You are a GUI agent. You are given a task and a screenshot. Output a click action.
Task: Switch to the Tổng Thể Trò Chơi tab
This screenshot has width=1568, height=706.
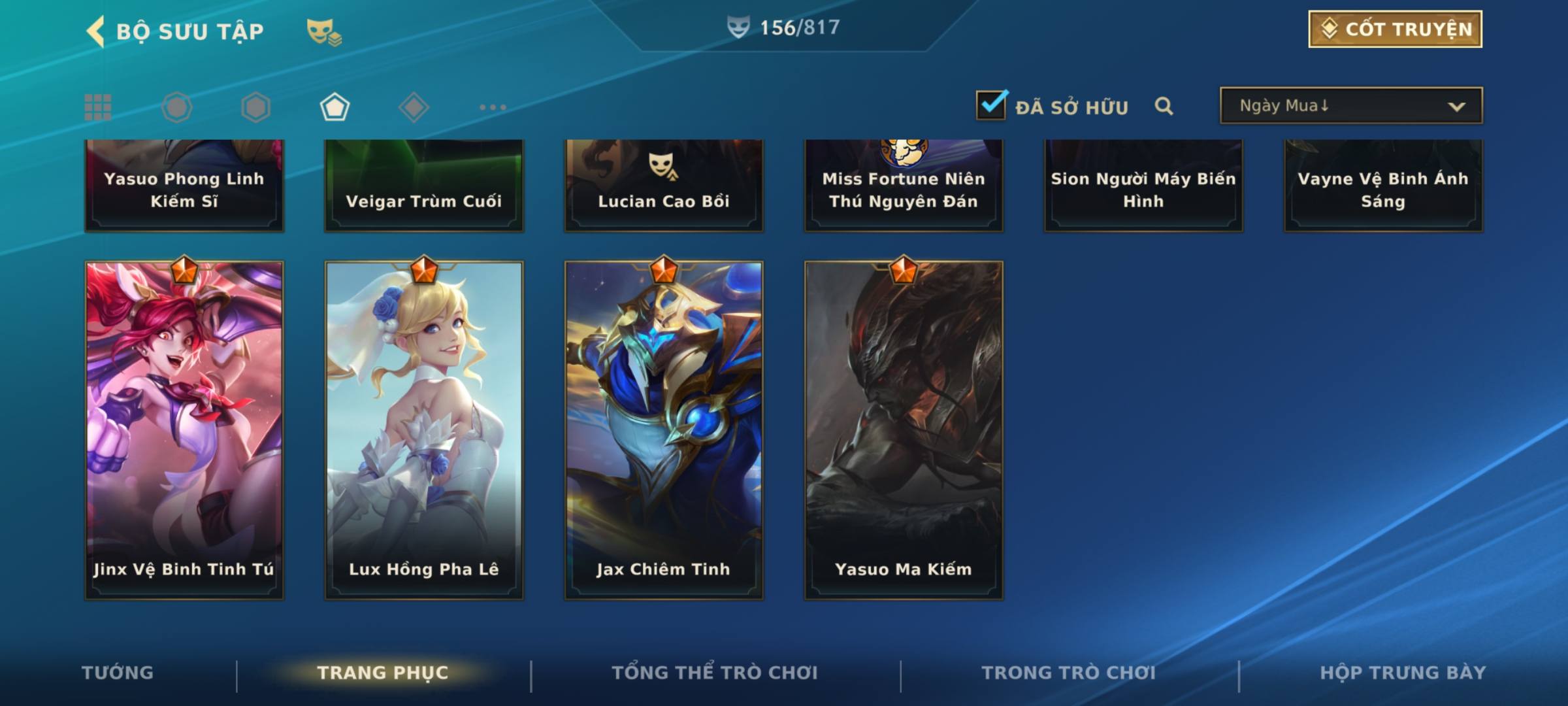(715, 673)
